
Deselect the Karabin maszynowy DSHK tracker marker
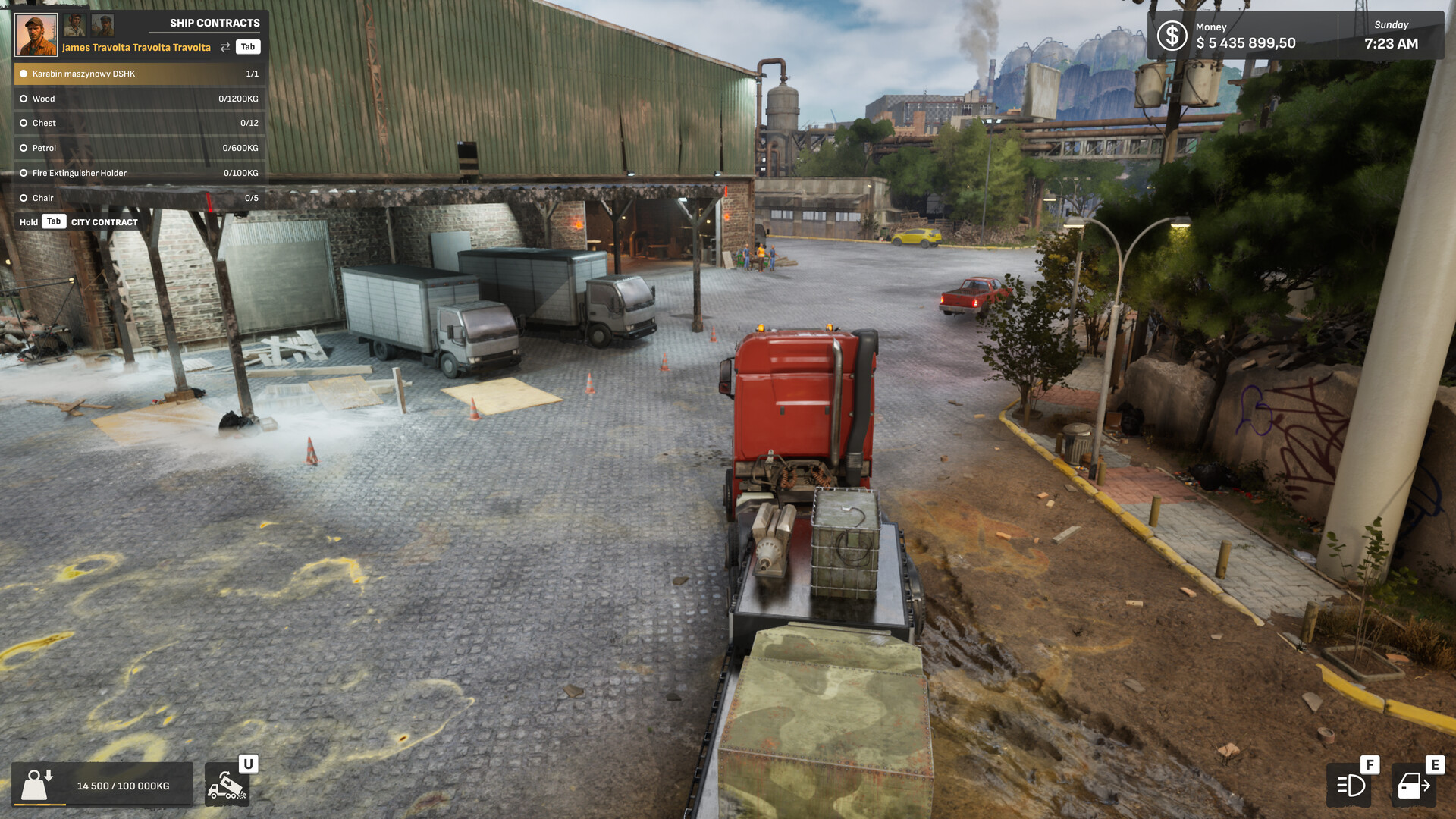[24, 74]
